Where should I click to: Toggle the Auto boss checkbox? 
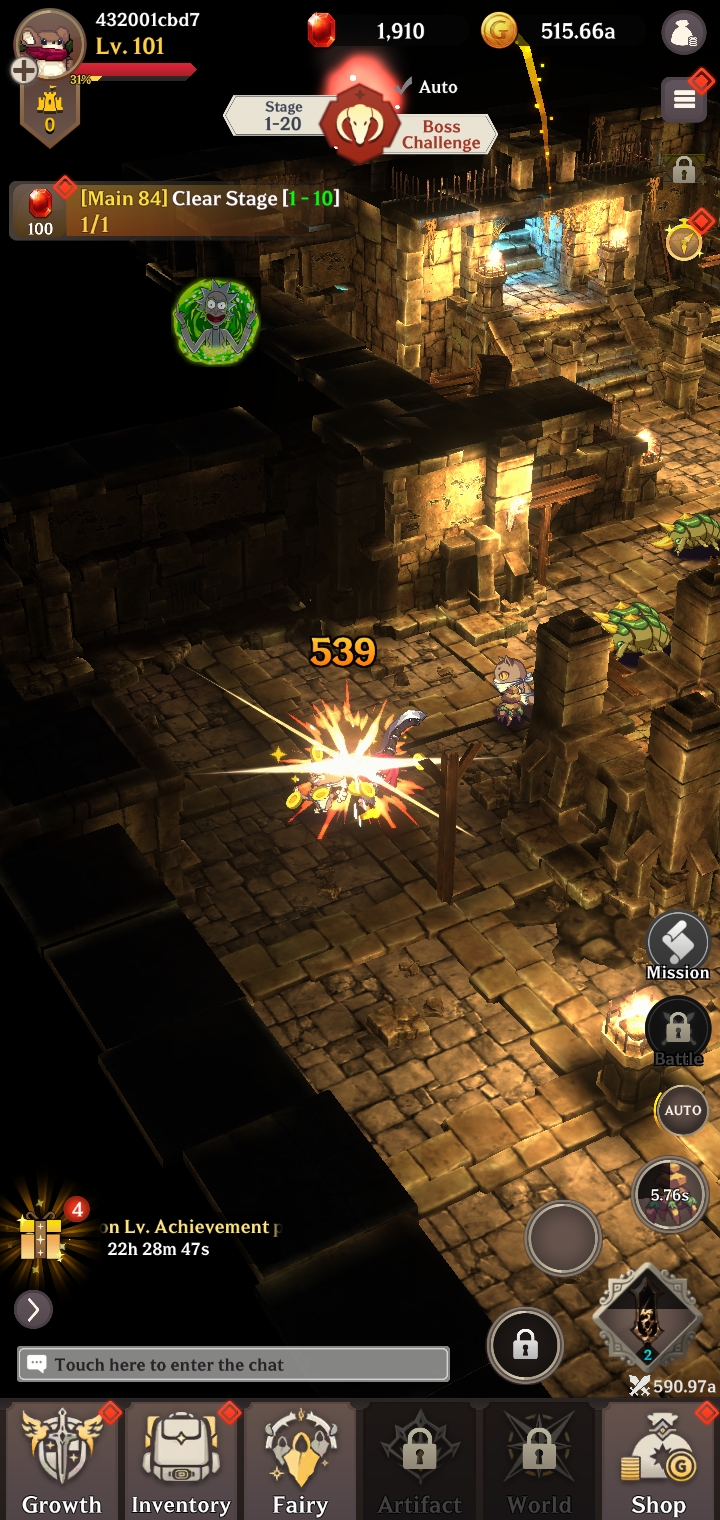(x=406, y=87)
